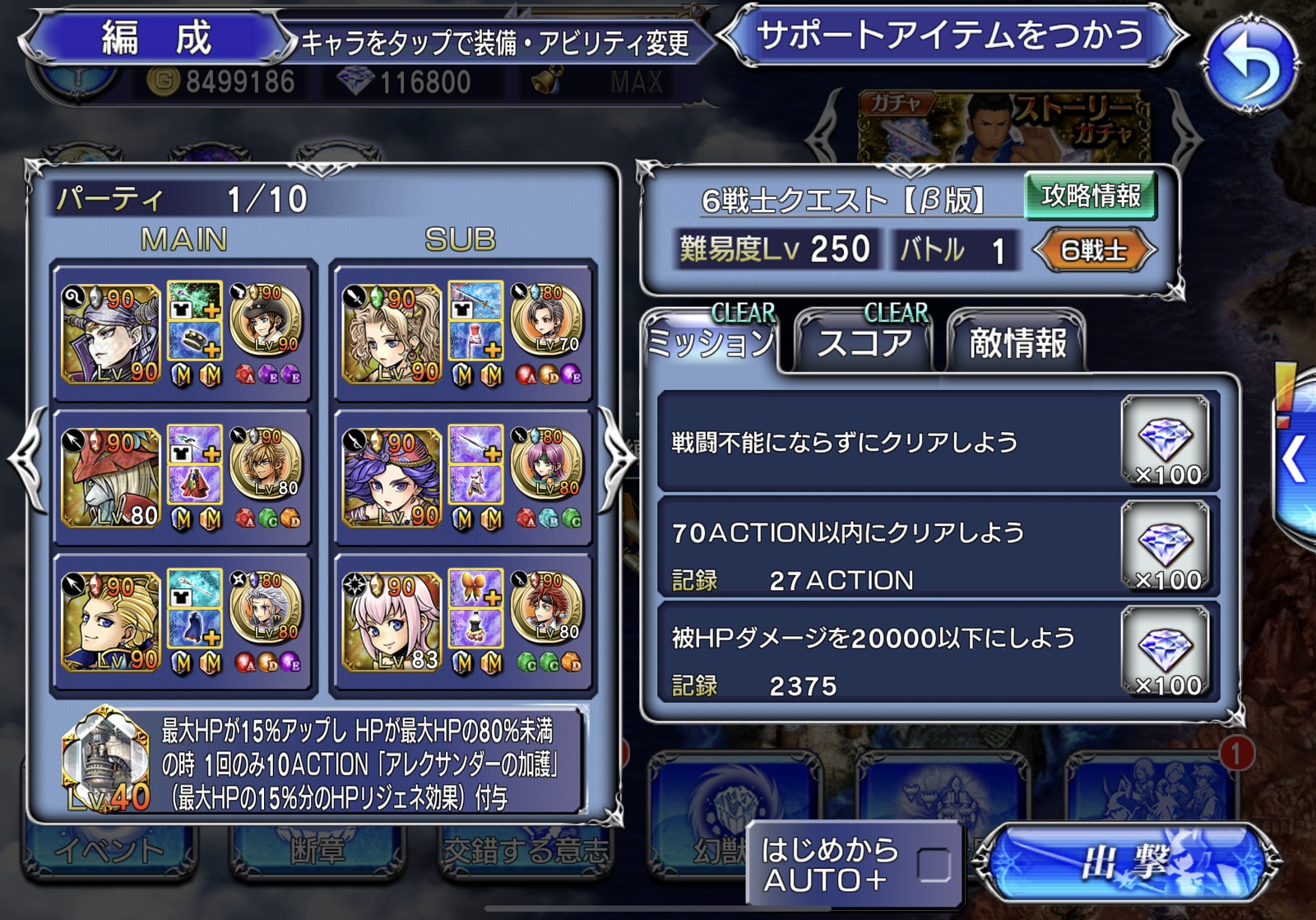The image size is (1316, 920).
Task: Go back with the blue return arrow
Action: (1251, 63)
